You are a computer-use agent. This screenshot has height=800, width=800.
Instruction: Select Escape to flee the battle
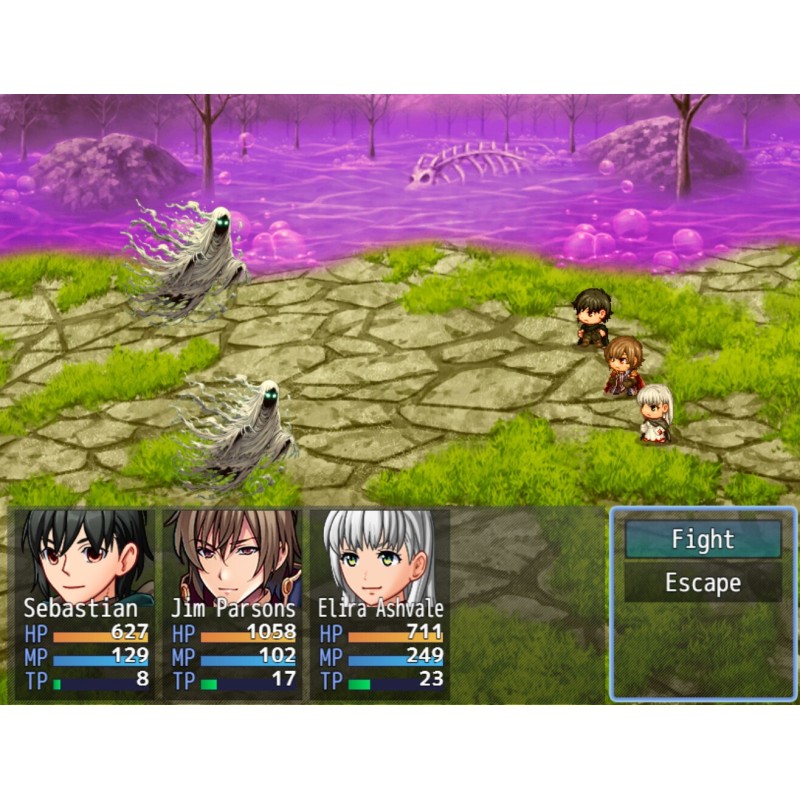703,583
